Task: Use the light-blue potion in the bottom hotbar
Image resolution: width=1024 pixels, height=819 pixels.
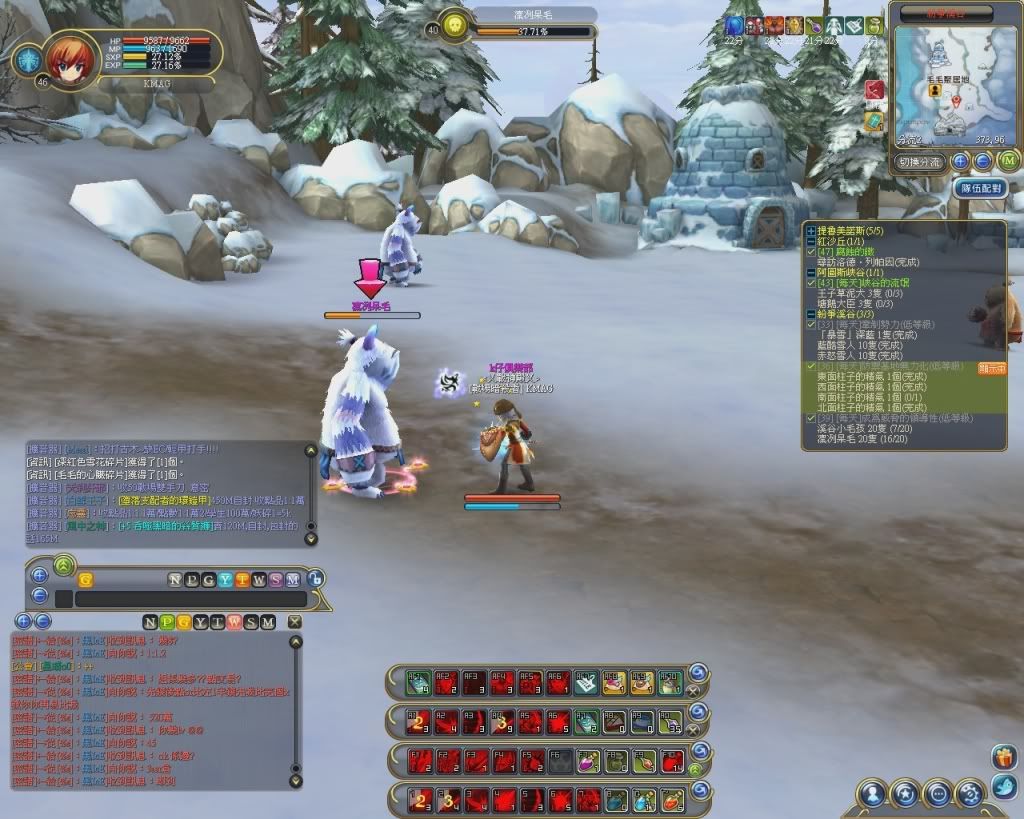Action: [x=644, y=799]
